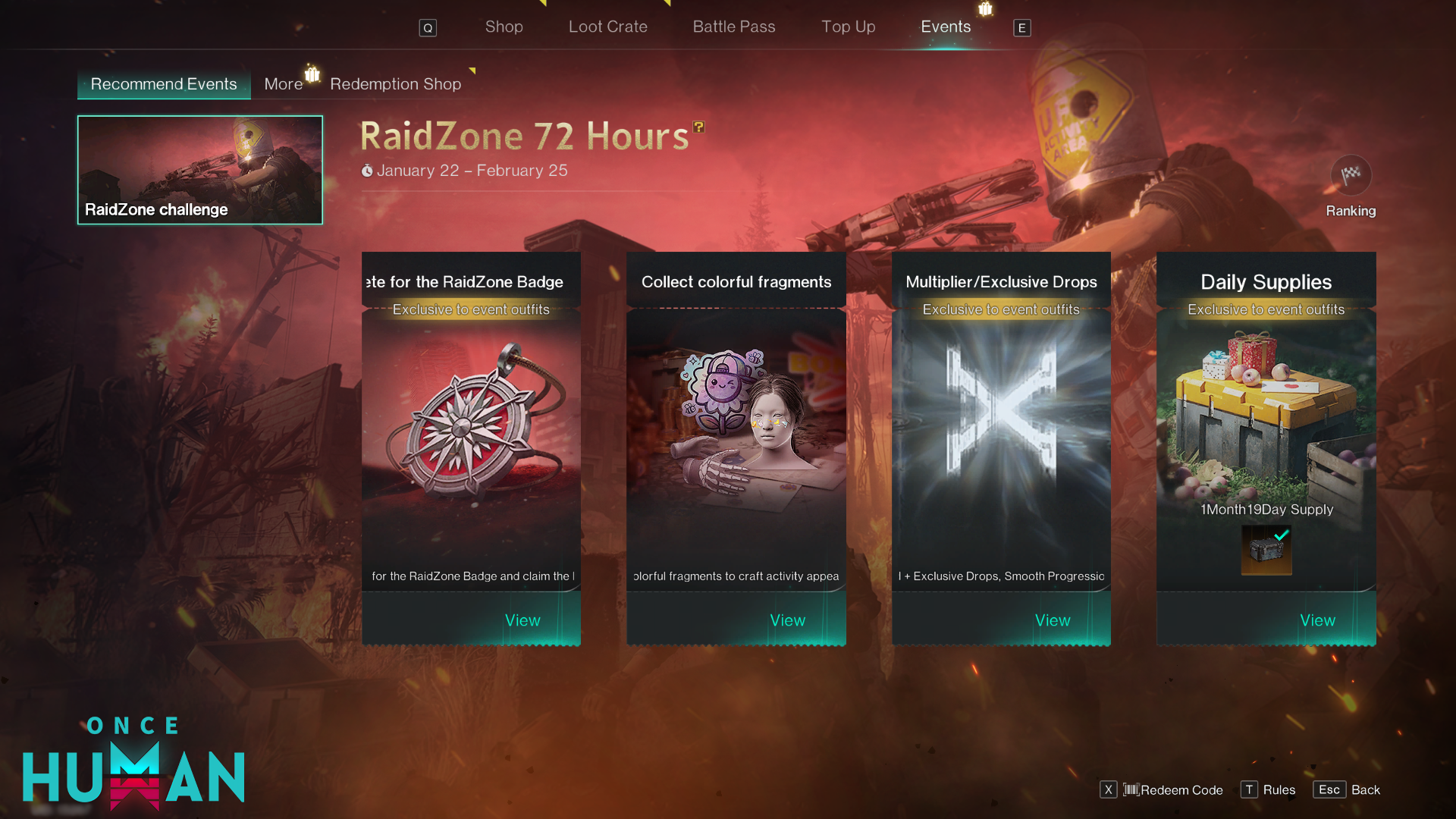Go to the Battle Pass tab
1456x819 pixels.
point(733,27)
